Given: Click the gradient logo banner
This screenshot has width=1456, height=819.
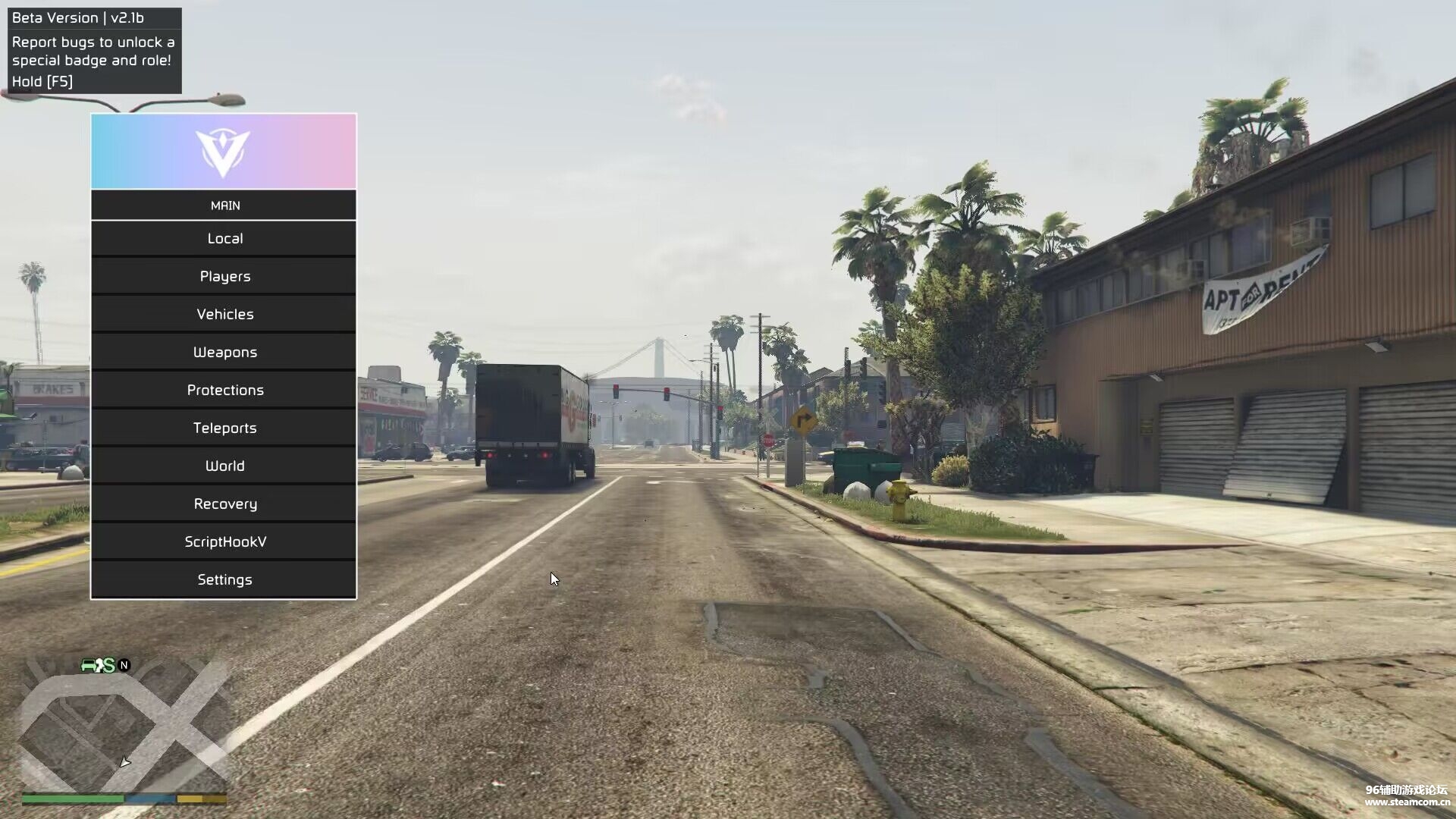Looking at the screenshot, I should point(224,152).
